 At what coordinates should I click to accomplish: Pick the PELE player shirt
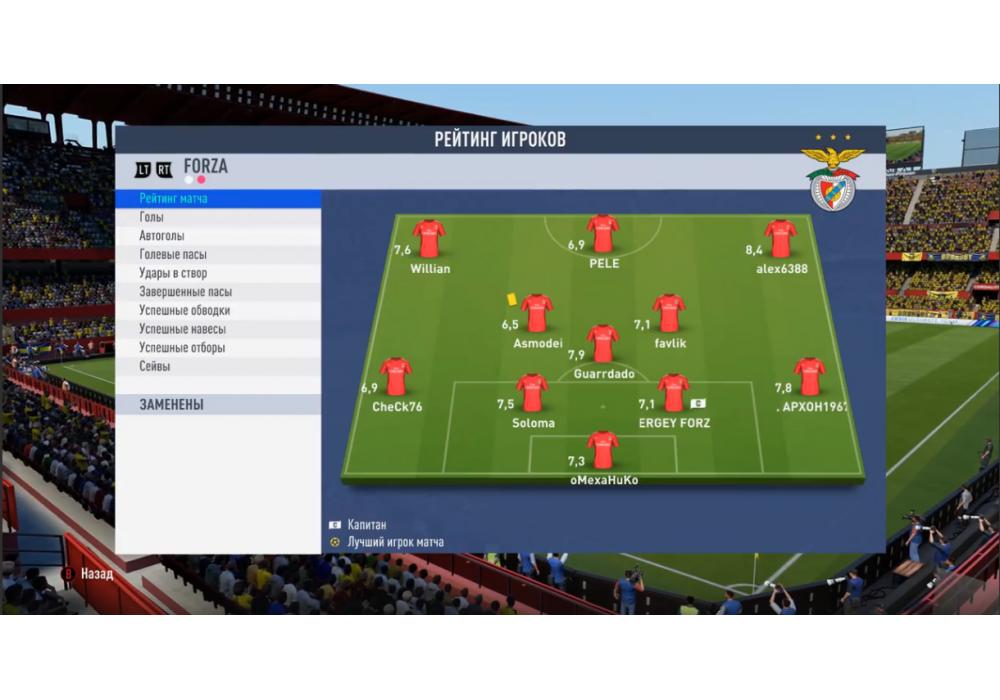pyautogui.click(x=603, y=234)
